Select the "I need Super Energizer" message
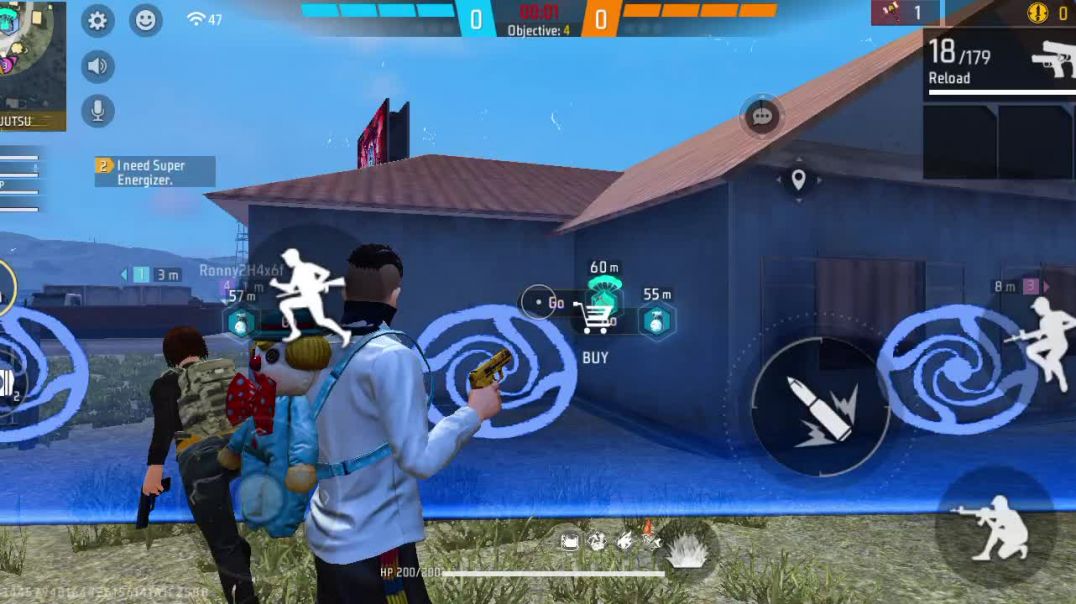 coord(155,172)
